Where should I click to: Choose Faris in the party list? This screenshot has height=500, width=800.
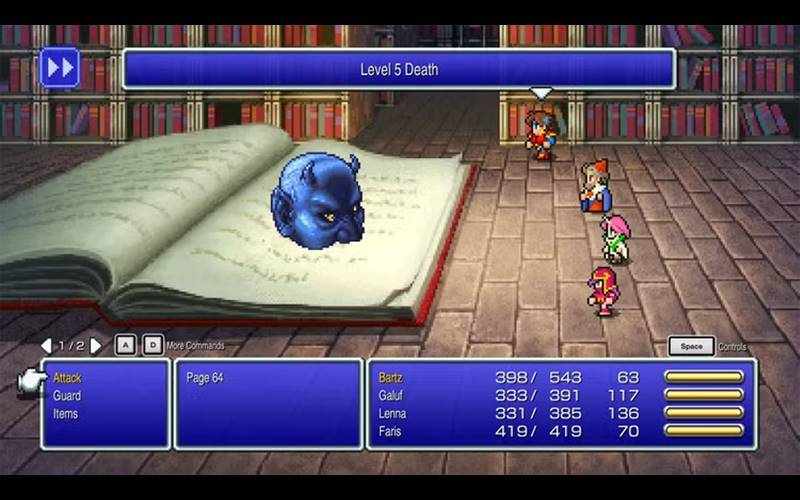(x=390, y=431)
